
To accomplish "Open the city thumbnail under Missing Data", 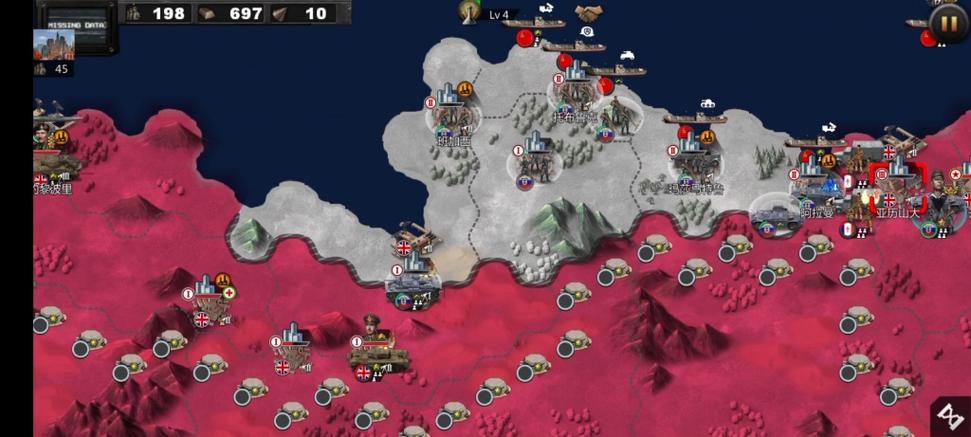I will coord(53,46).
